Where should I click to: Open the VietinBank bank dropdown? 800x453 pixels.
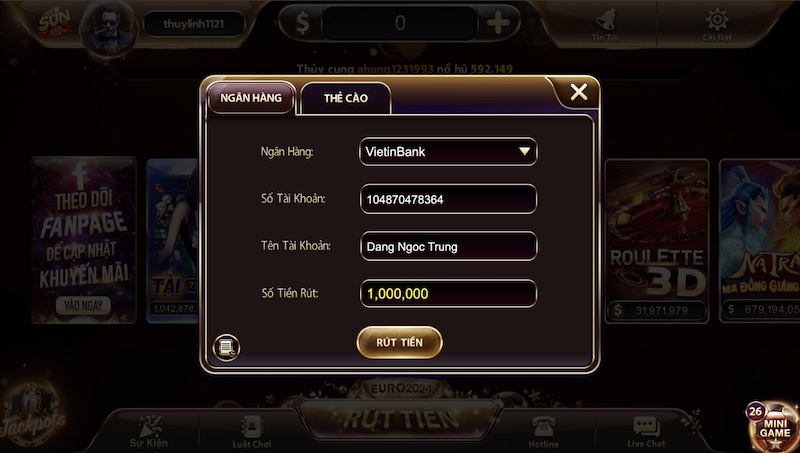[x=448, y=151]
